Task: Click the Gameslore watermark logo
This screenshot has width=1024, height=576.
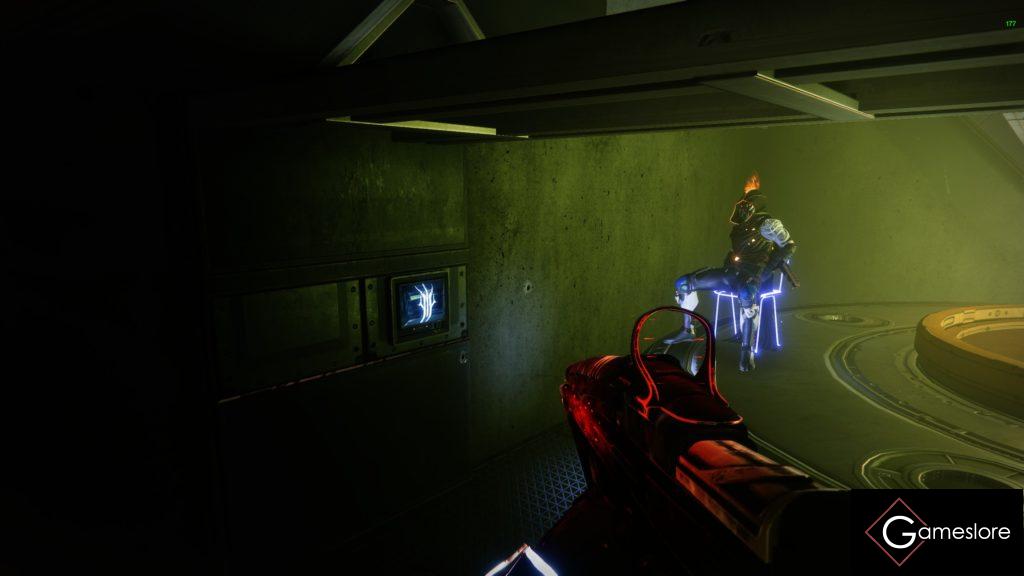Action: click(937, 531)
